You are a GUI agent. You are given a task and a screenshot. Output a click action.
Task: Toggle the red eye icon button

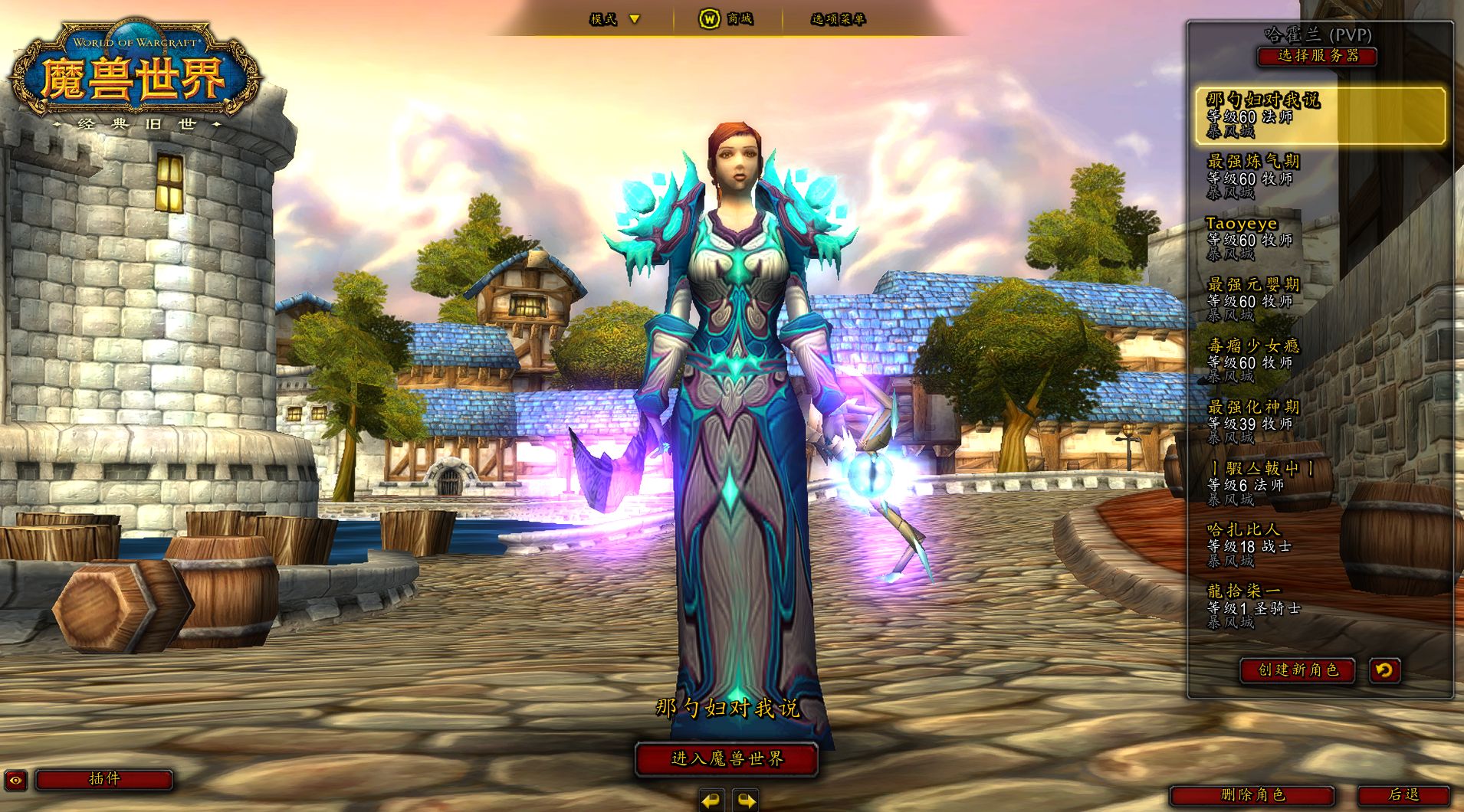tap(16, 780)
